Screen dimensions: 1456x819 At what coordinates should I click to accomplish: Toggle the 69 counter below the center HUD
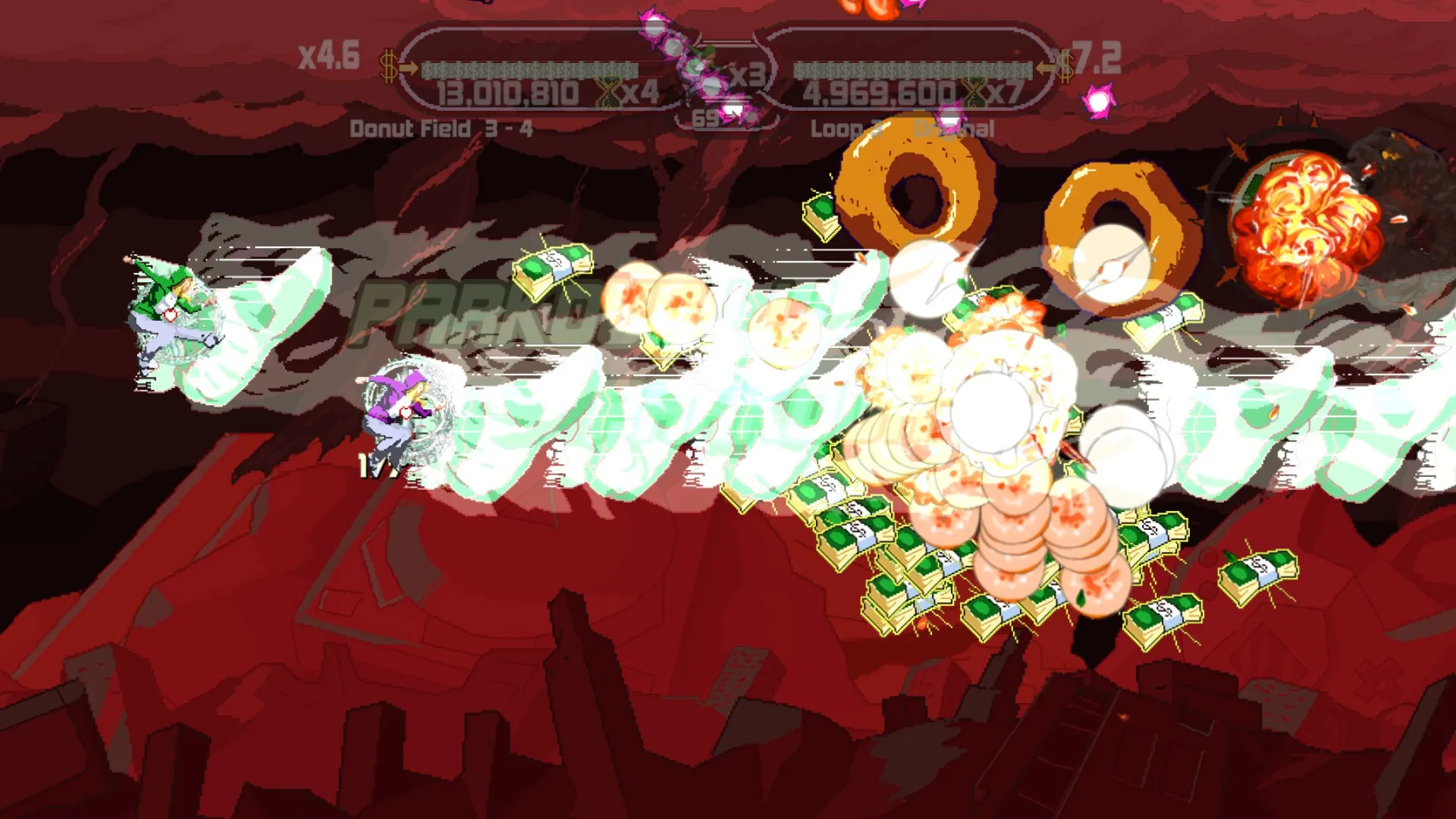pos(706,118)
